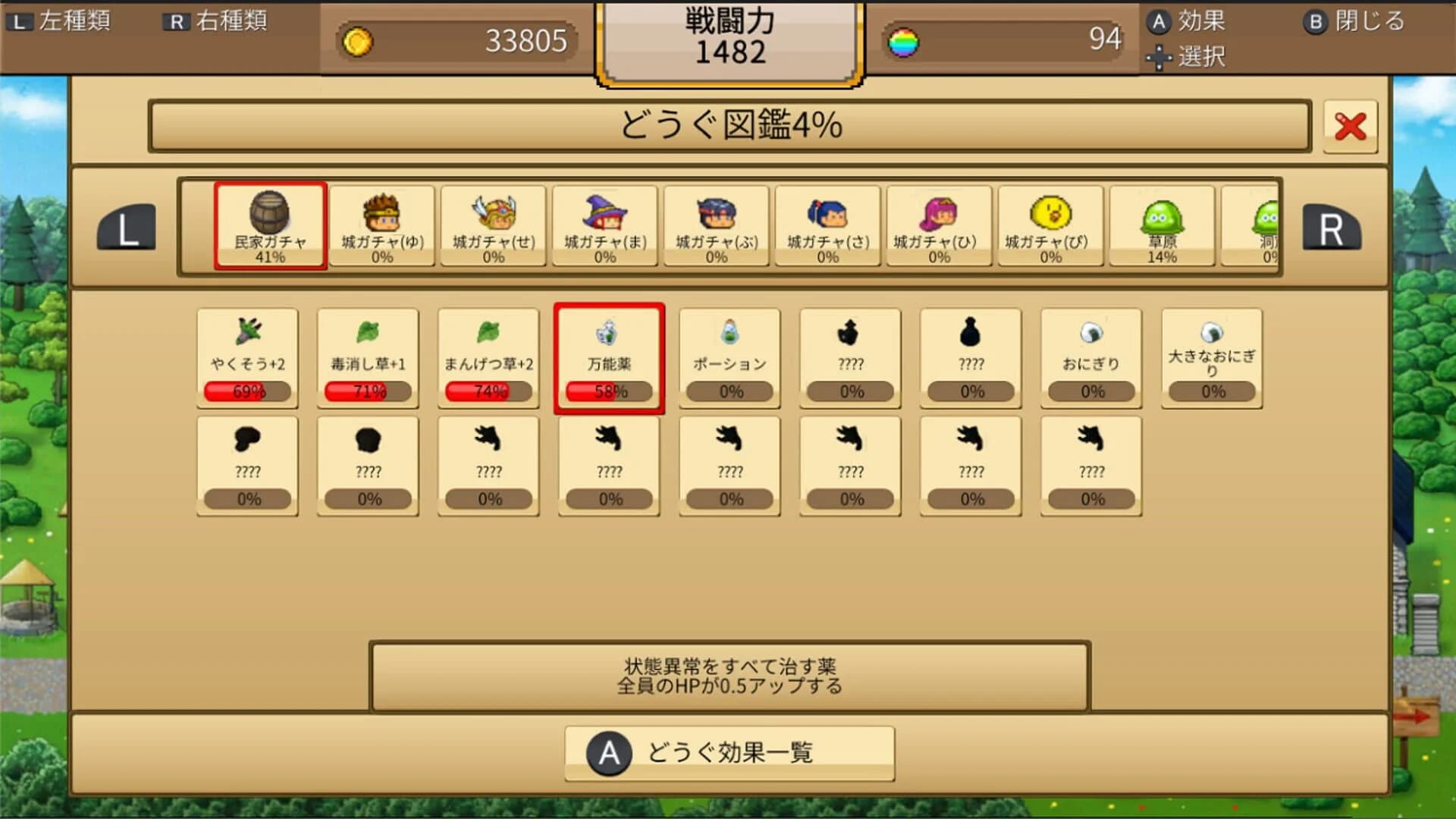Viewport: 1456px width, 819px height.
Task: Click the 58% progress bar under 万能薬
Action: point(609,391)
